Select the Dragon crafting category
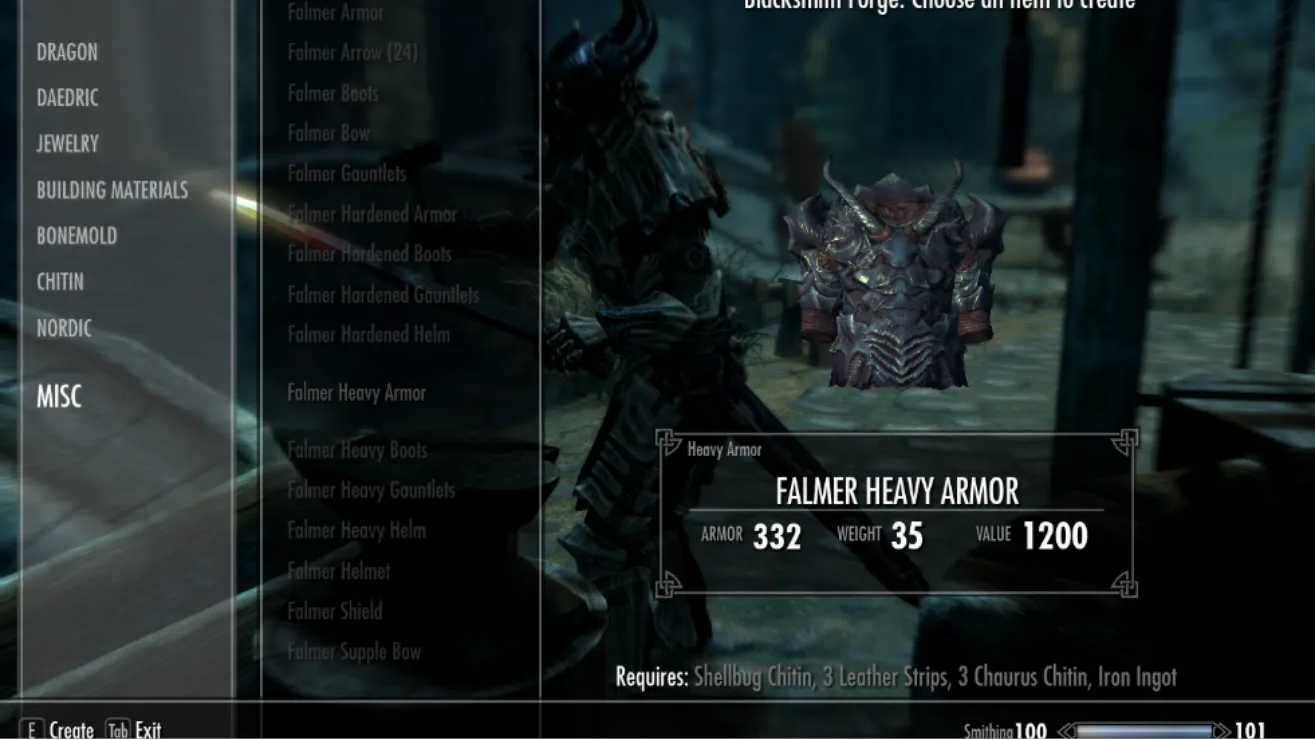Viewport: 1315px width, 740px height. pos(67,52)
